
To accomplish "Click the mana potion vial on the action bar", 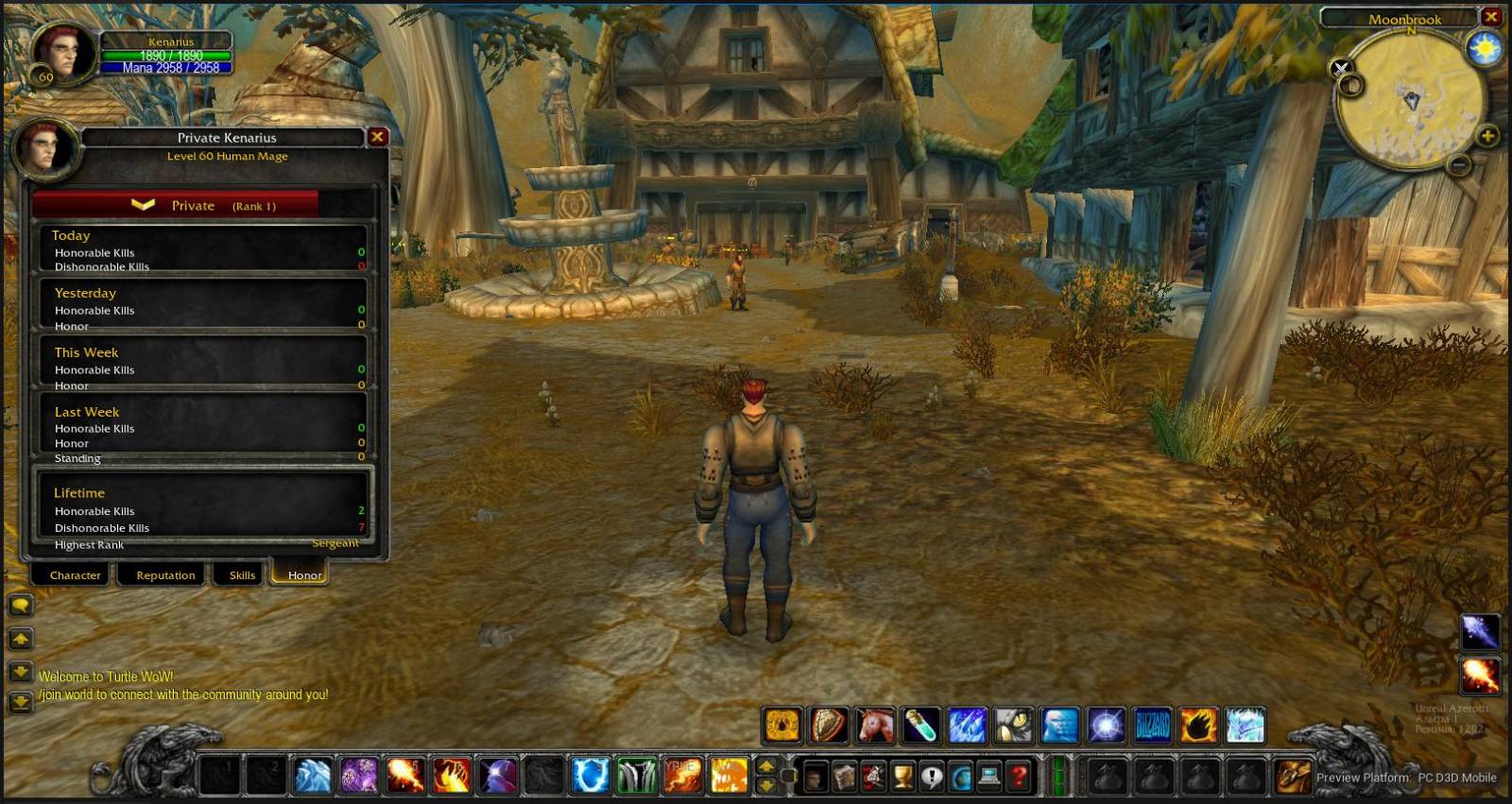I will (919, 726).
